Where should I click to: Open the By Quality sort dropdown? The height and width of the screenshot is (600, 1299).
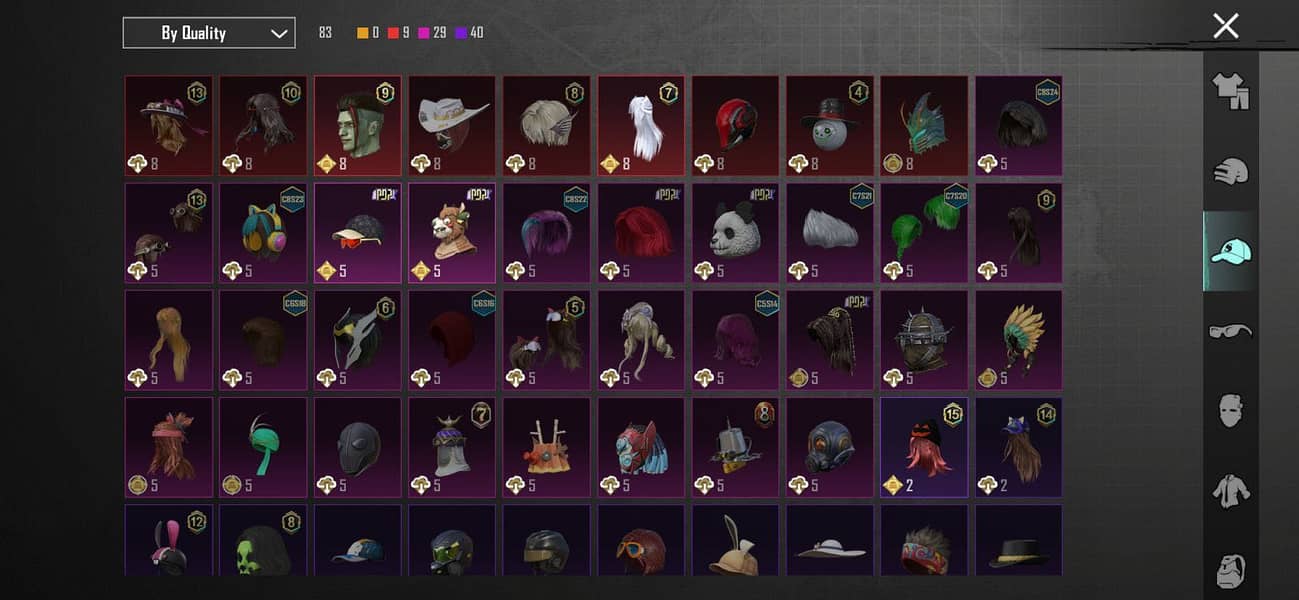pos(209,33)
